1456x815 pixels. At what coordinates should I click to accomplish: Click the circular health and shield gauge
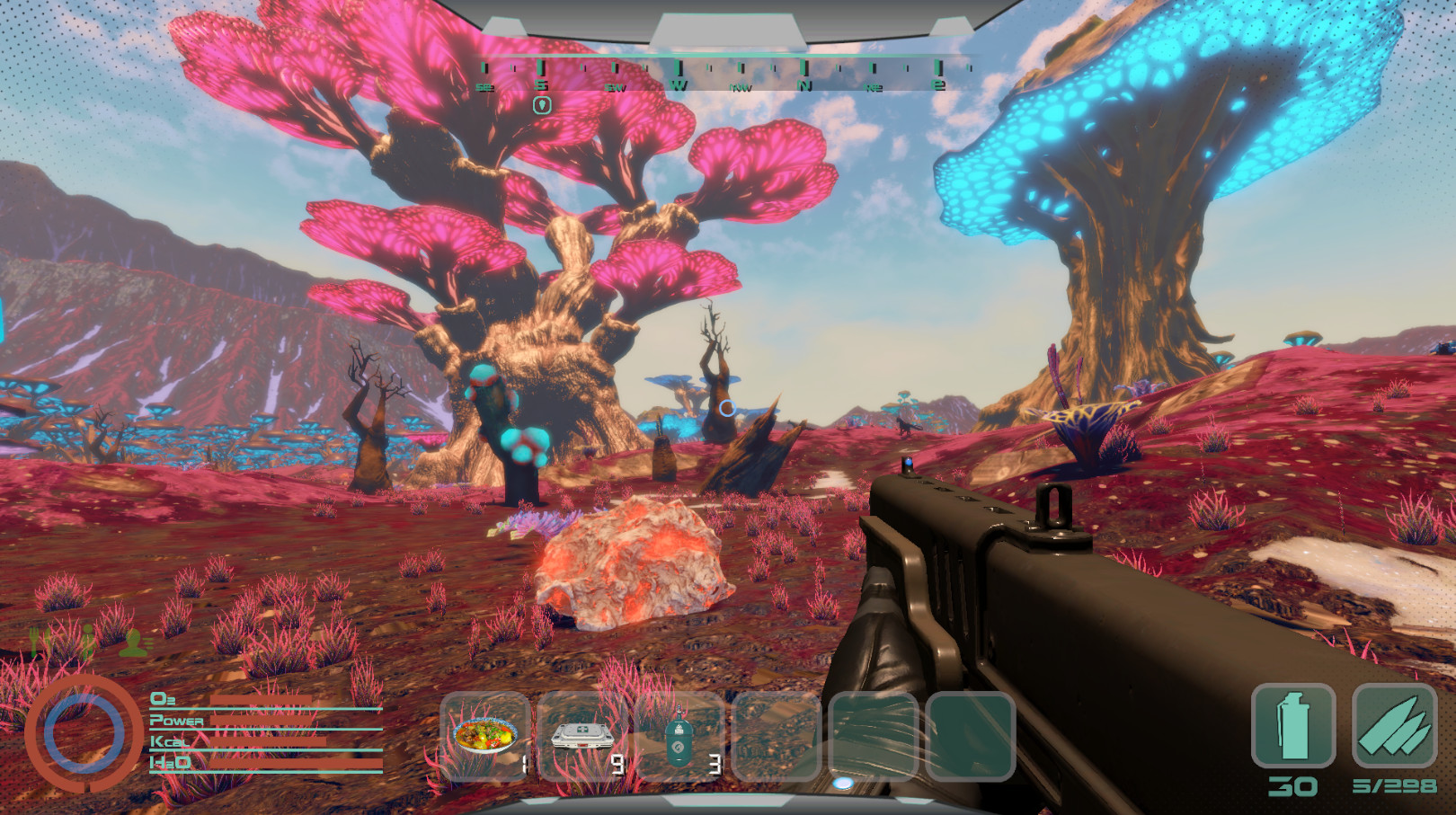(x=84, y=734)
